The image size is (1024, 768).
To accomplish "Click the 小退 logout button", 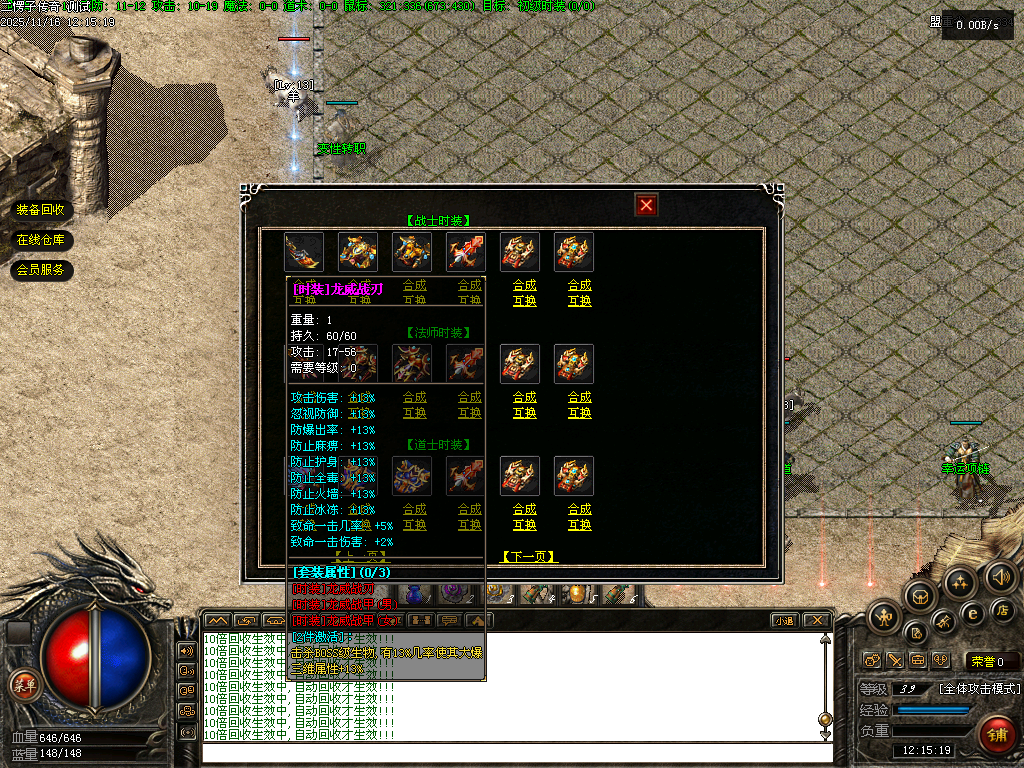I will (783, 620).
